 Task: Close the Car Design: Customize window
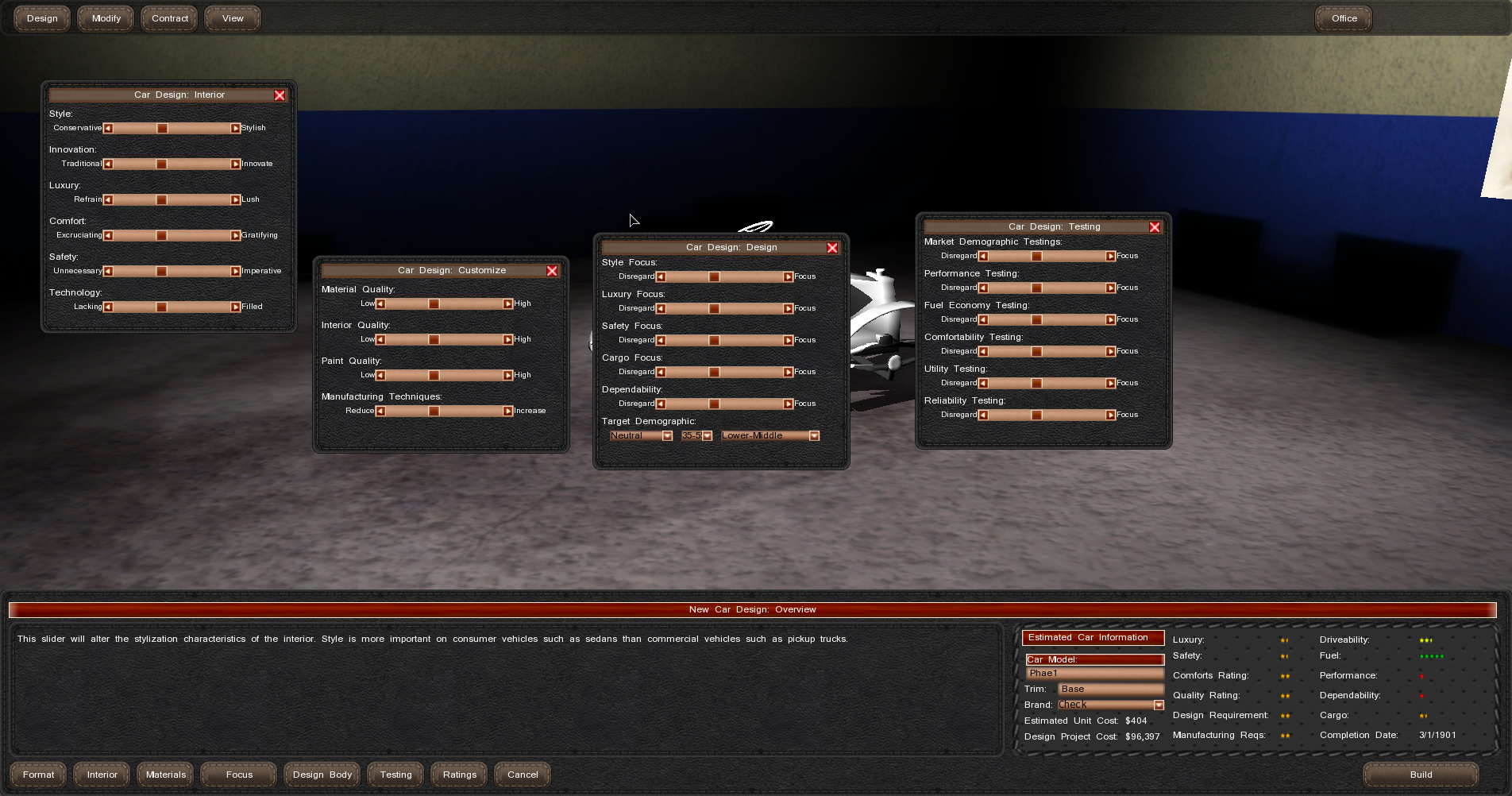click(552, 271)
